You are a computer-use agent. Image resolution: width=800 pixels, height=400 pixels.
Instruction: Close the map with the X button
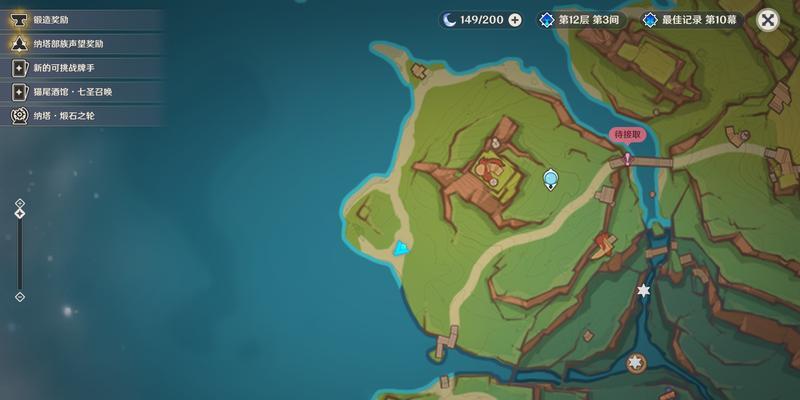pyautogui.click(x=767, y=19)
